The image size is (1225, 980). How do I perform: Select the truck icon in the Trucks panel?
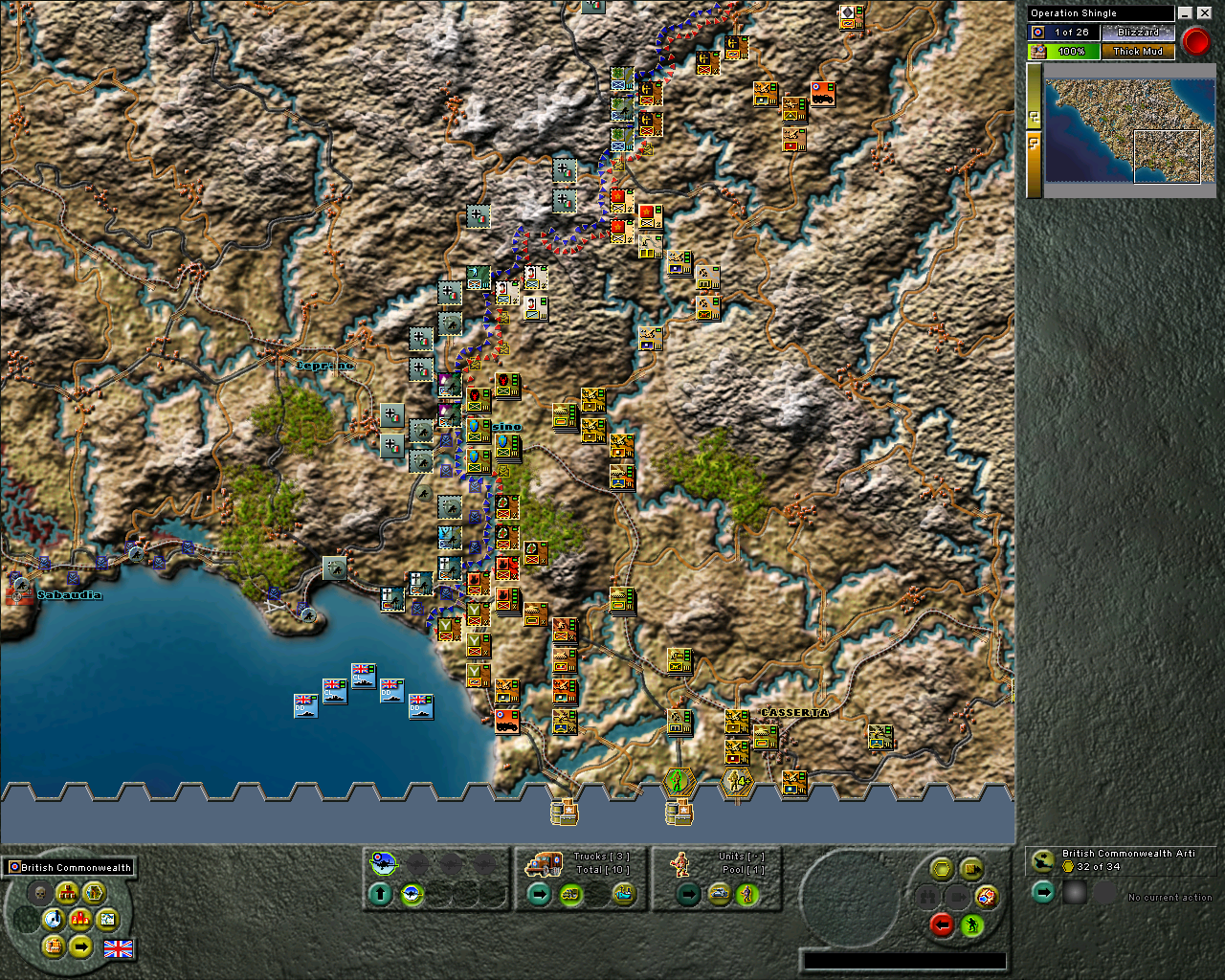[545, 862]
